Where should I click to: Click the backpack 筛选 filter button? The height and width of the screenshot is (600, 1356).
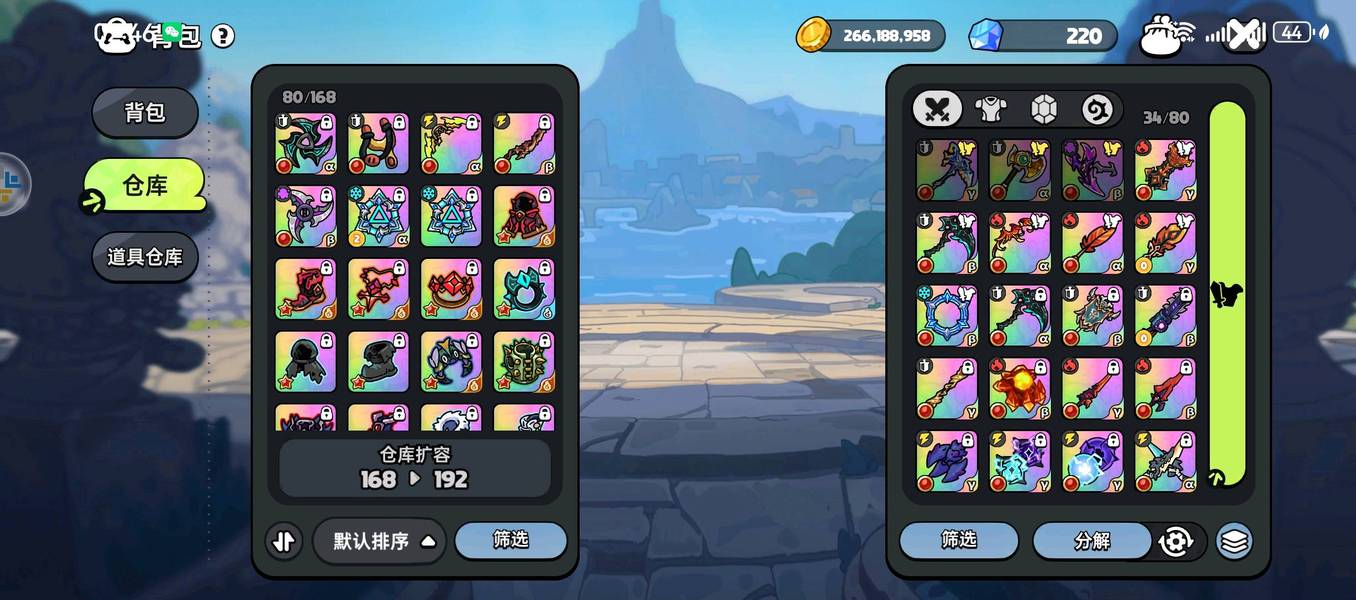pos(958,540)
